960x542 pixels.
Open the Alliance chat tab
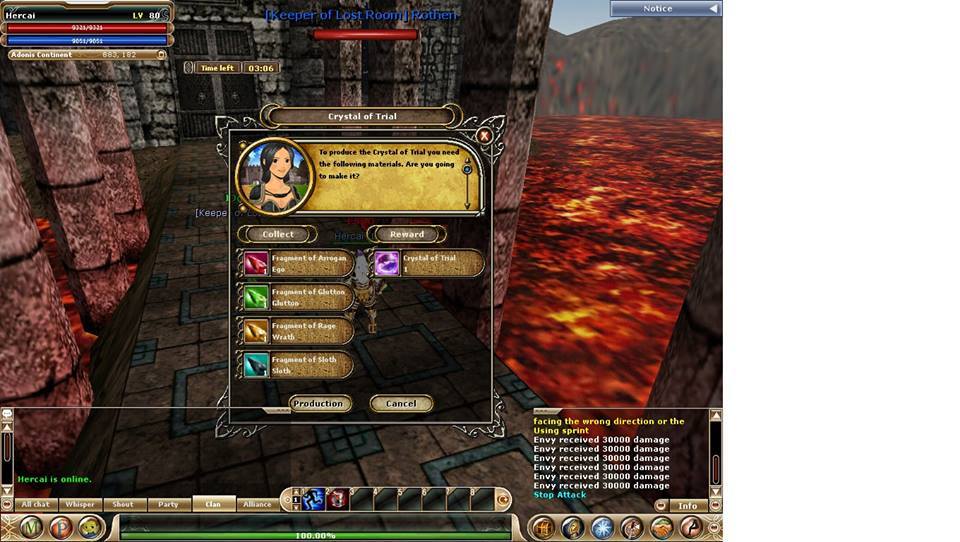pos(257,505)
